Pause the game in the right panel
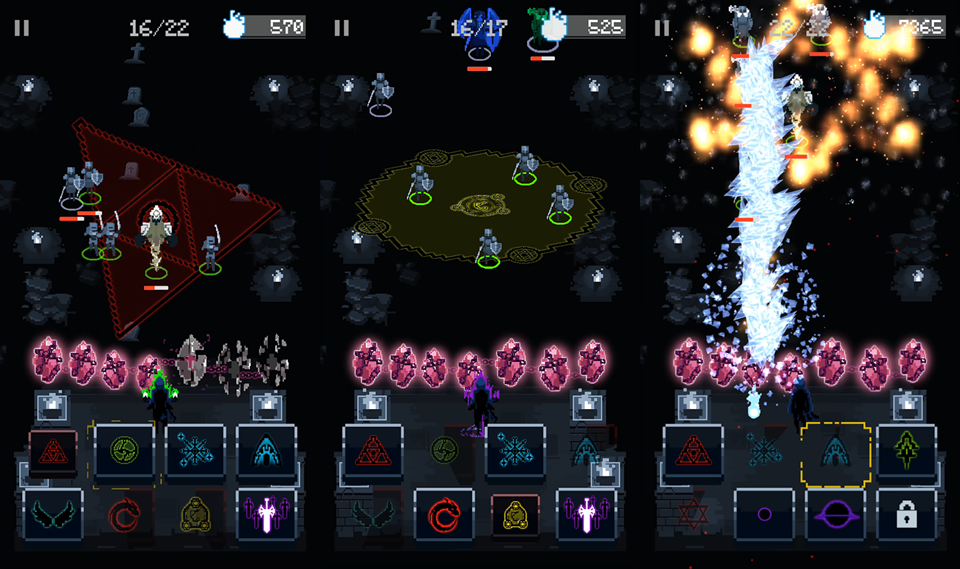 (661, 28)
